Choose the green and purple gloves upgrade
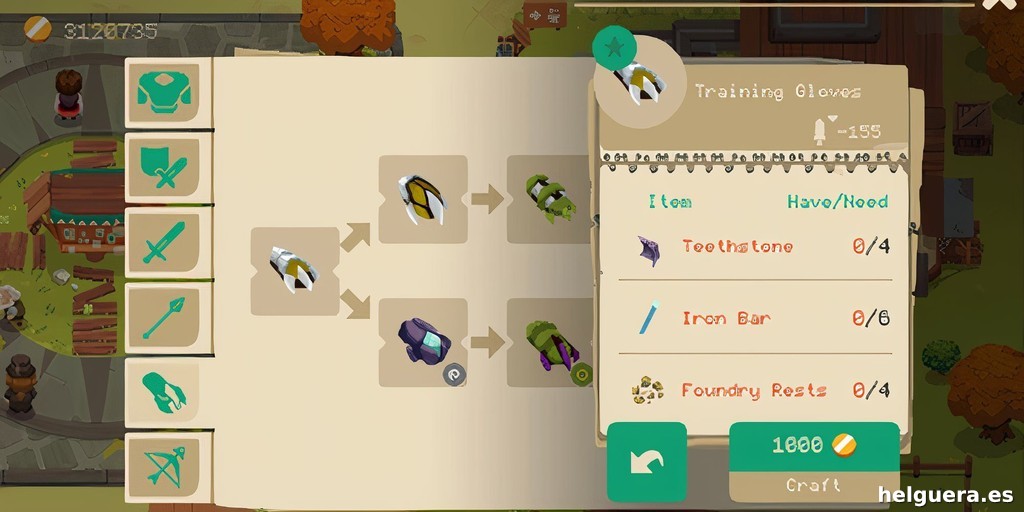1024x512 pixels. click(x=548, y=342)
